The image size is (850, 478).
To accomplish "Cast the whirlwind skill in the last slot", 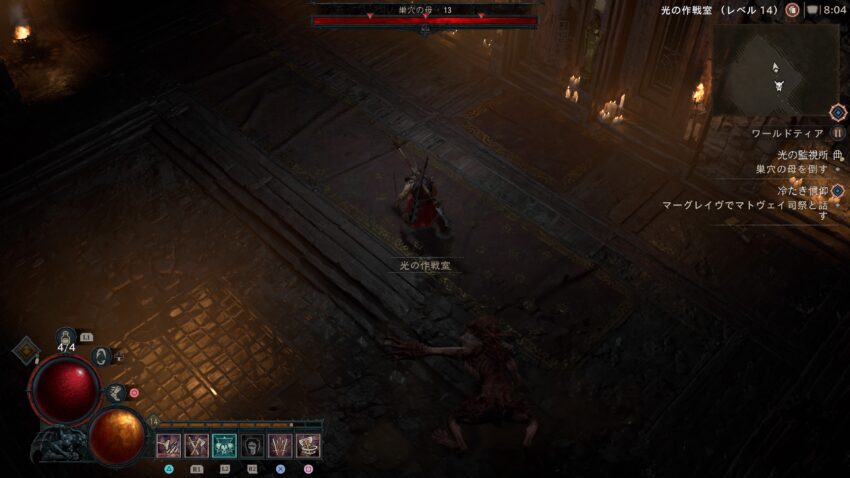I will 308,446.
